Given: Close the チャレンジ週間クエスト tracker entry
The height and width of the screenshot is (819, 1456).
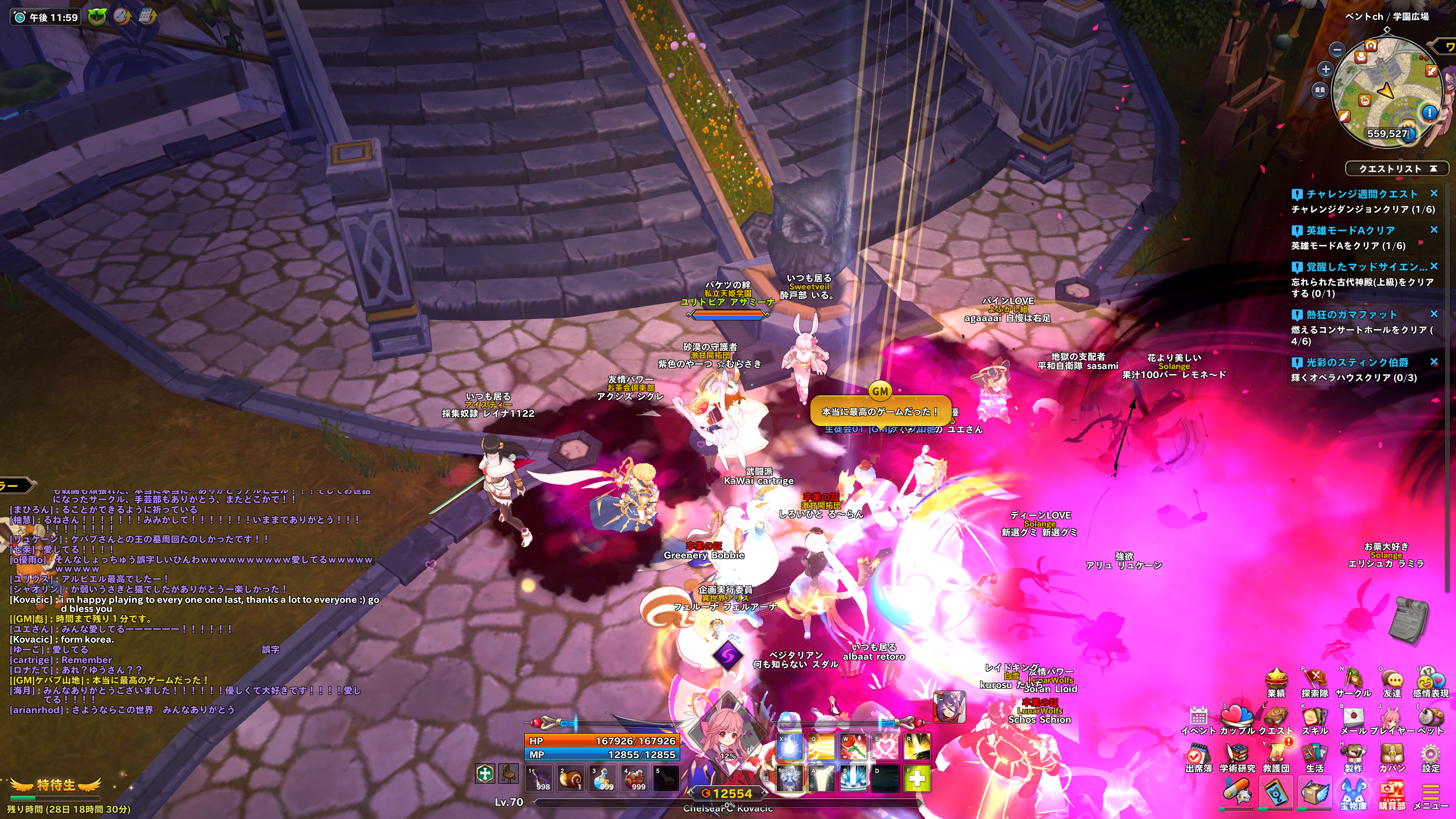Looking at the screenshot, I should coord(1434,194).
